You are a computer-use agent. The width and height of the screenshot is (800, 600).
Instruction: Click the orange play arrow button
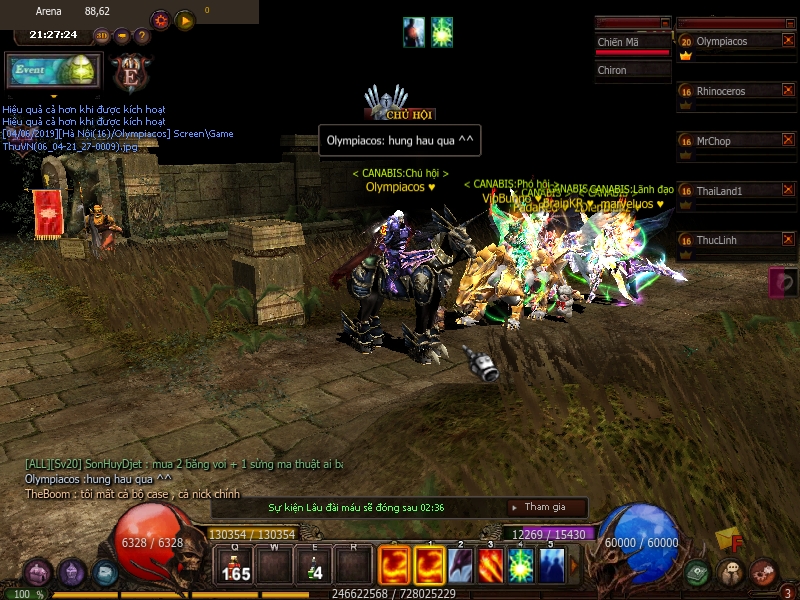tap(185, 20)
